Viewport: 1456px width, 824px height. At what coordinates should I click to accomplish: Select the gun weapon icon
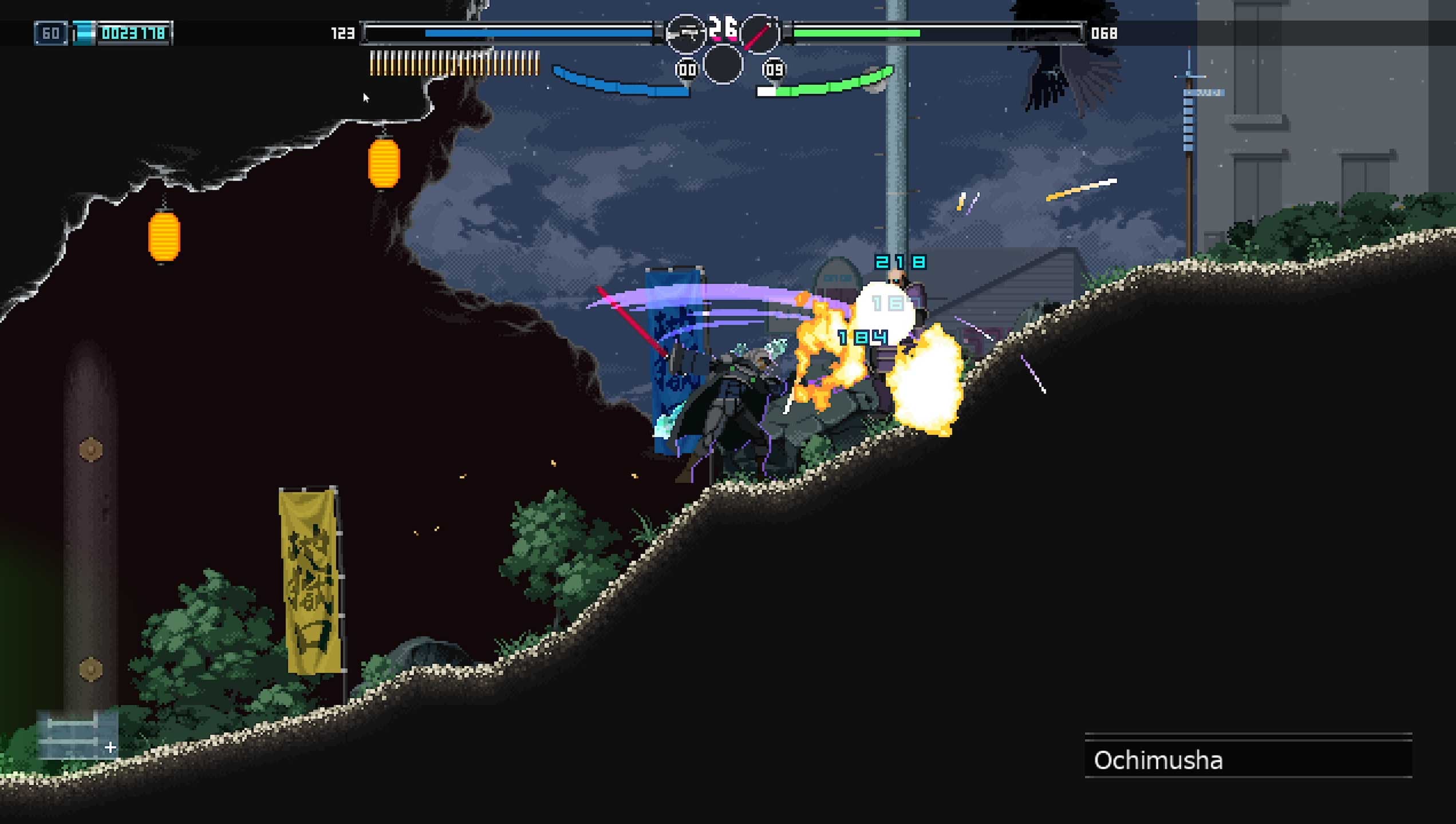(685, 34)
